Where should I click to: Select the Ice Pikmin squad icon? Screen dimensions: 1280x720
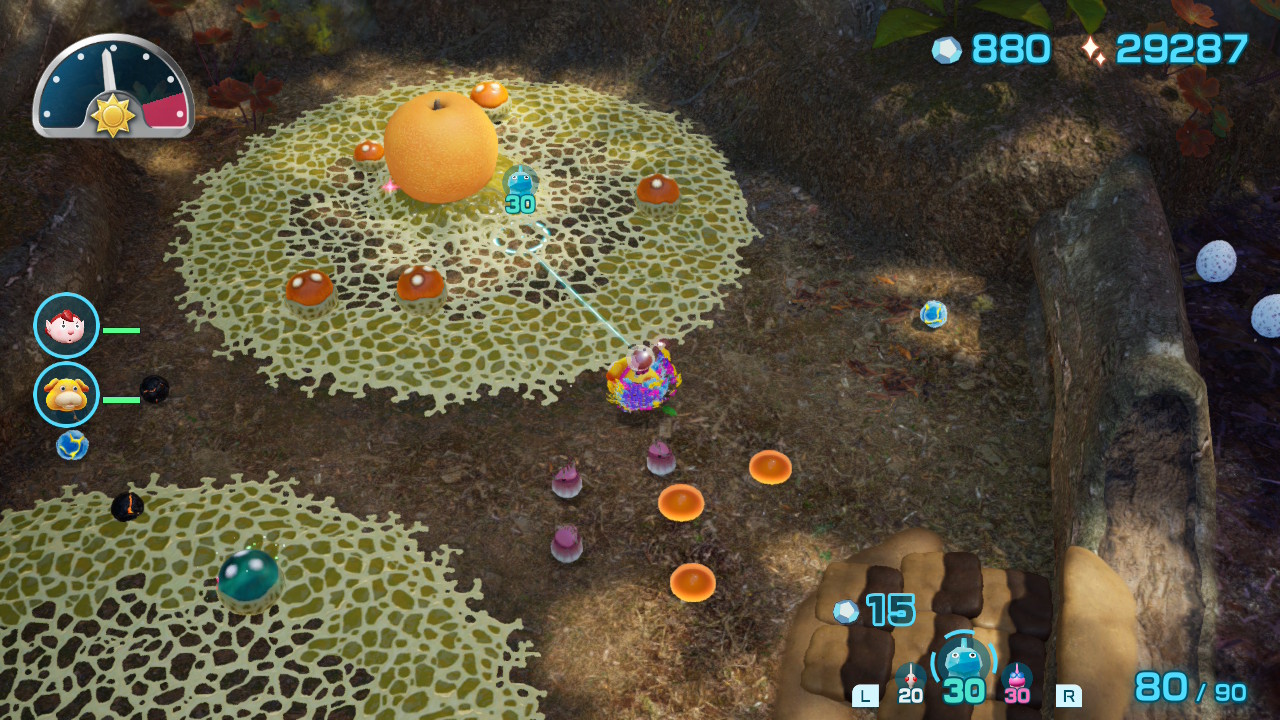tap(963, 662)
